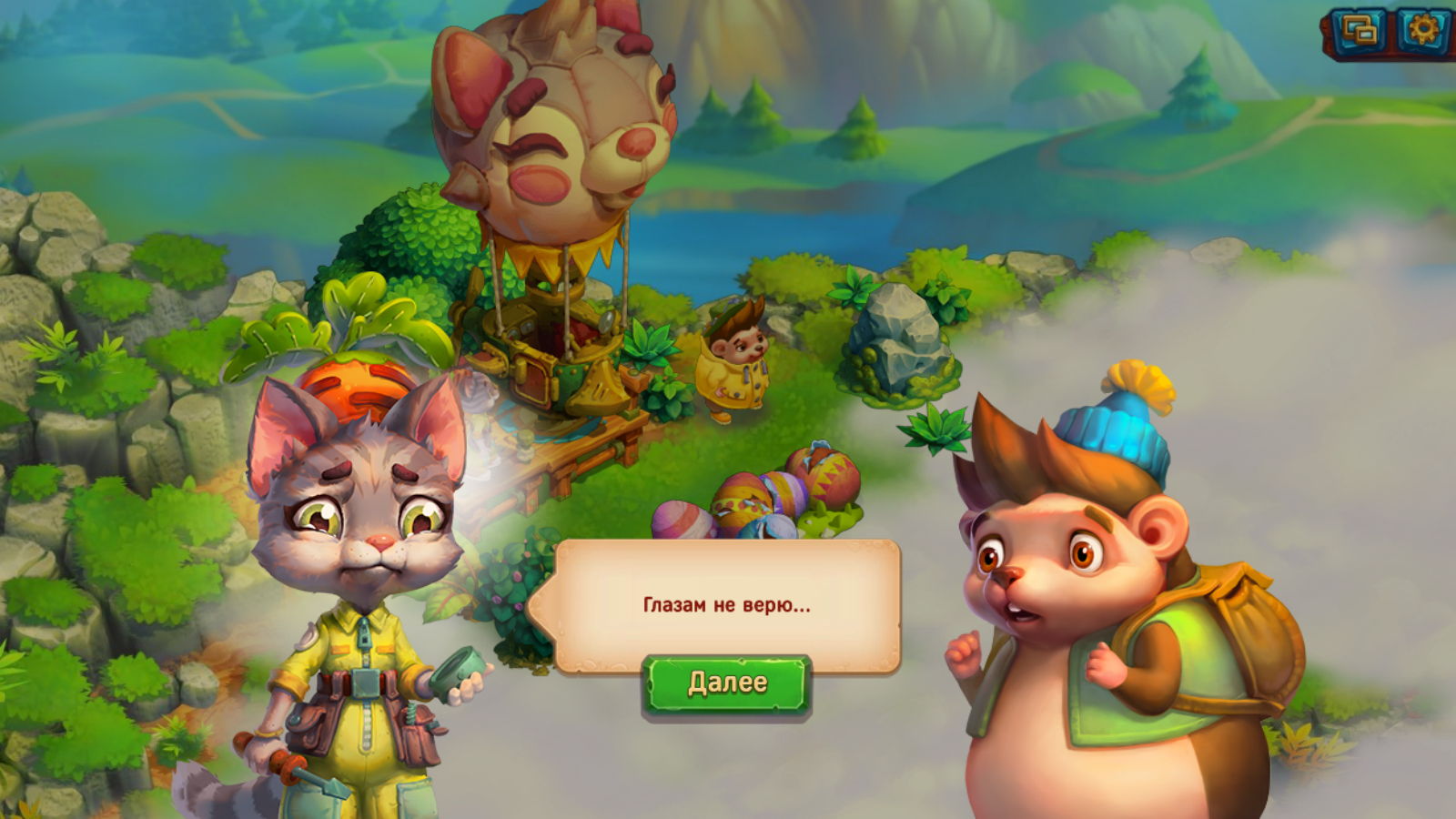Open the gear settings menu
The image size is (1456, 819).
[1421, 31]
